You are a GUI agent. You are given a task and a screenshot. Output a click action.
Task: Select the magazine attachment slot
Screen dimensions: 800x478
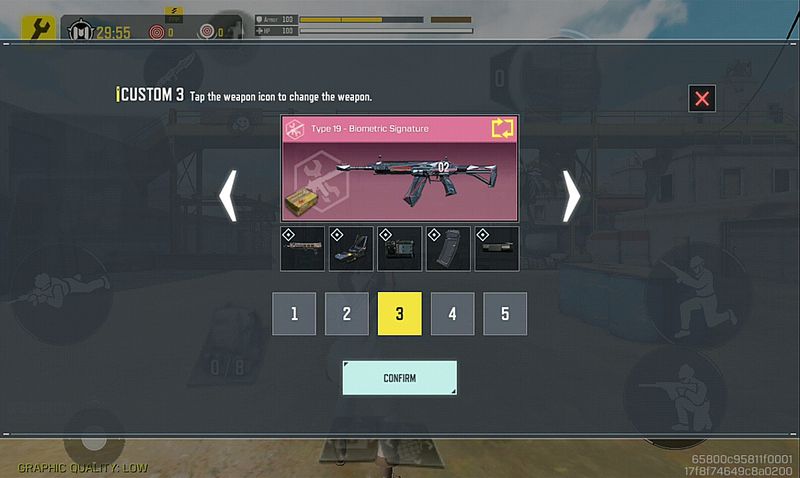[448, 249]
